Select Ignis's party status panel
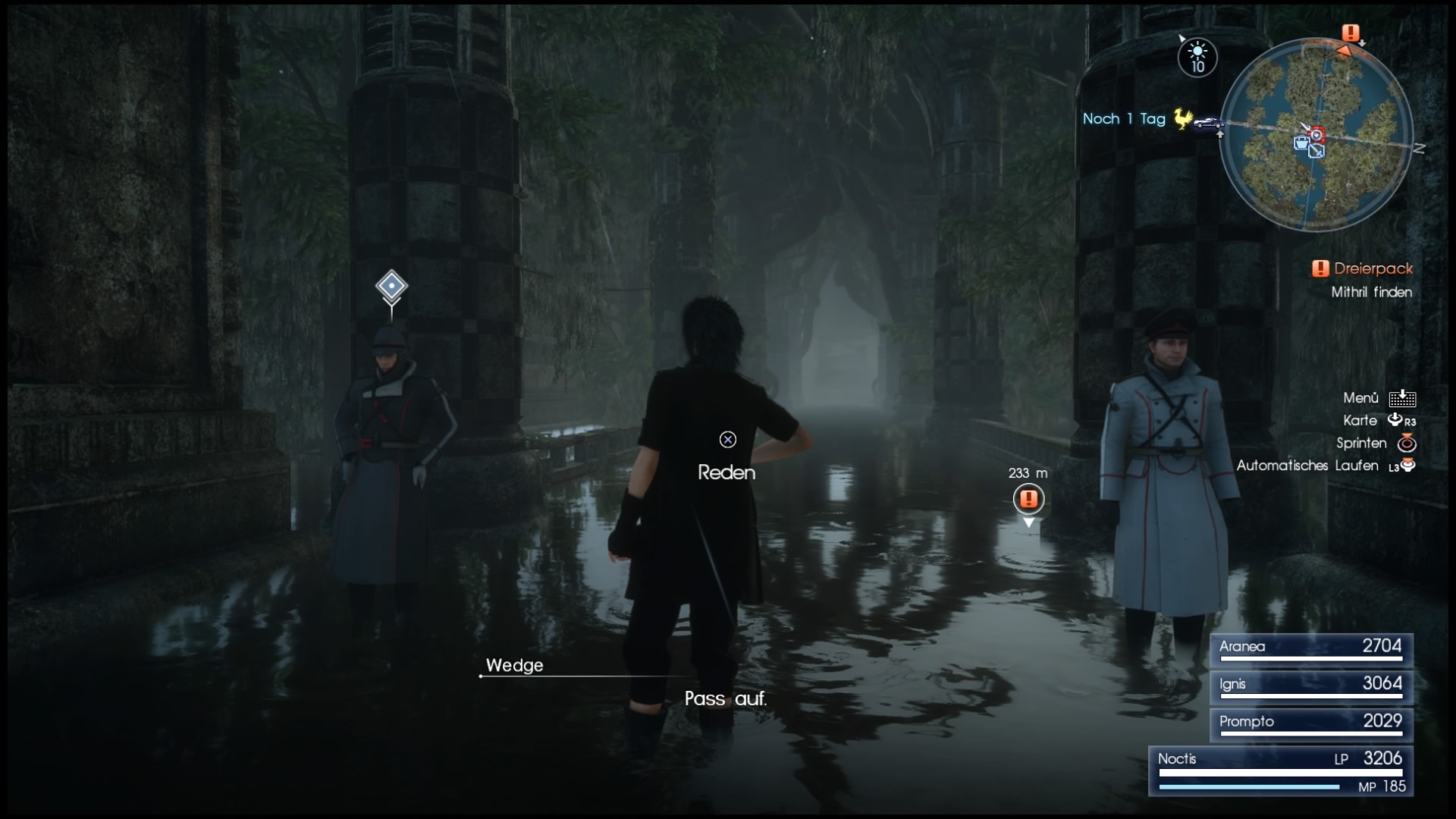The width and height of the screenshot is (1456, 819). tap(1310, 686)
